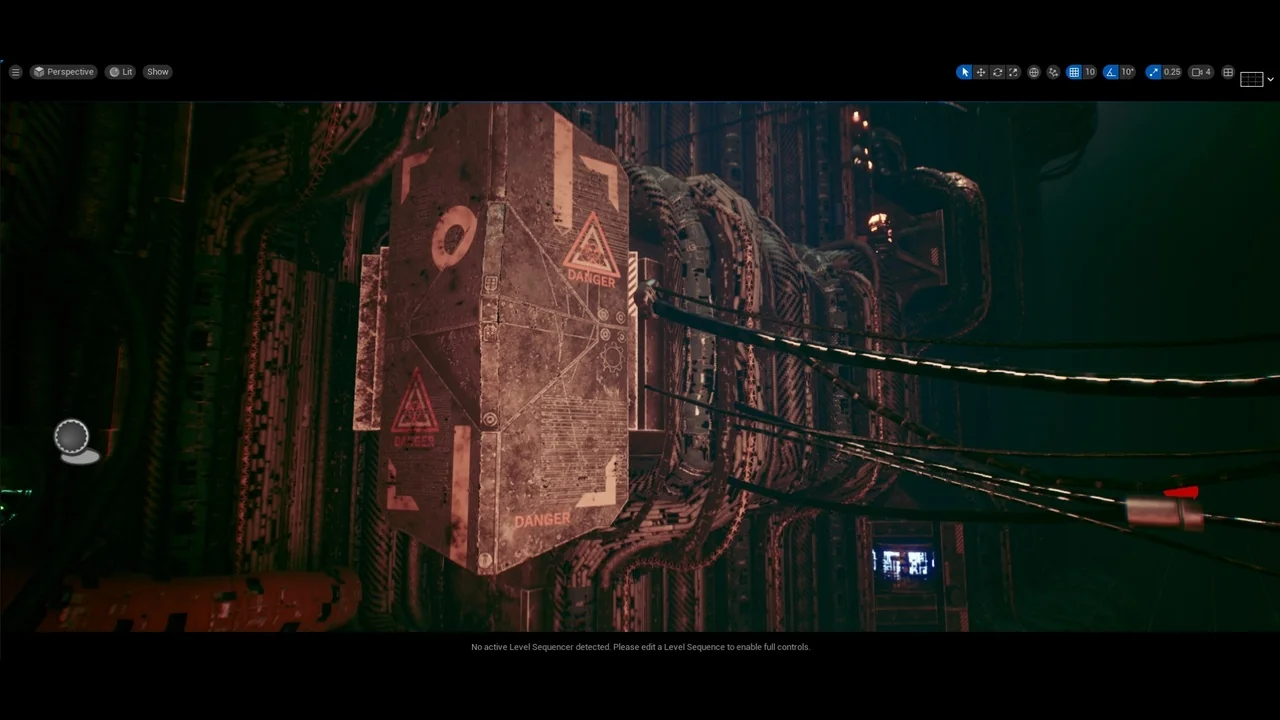Open the Perspective view dropdown
The height and width of the screenshot is (720, 1280).
[x=63, y=71]
